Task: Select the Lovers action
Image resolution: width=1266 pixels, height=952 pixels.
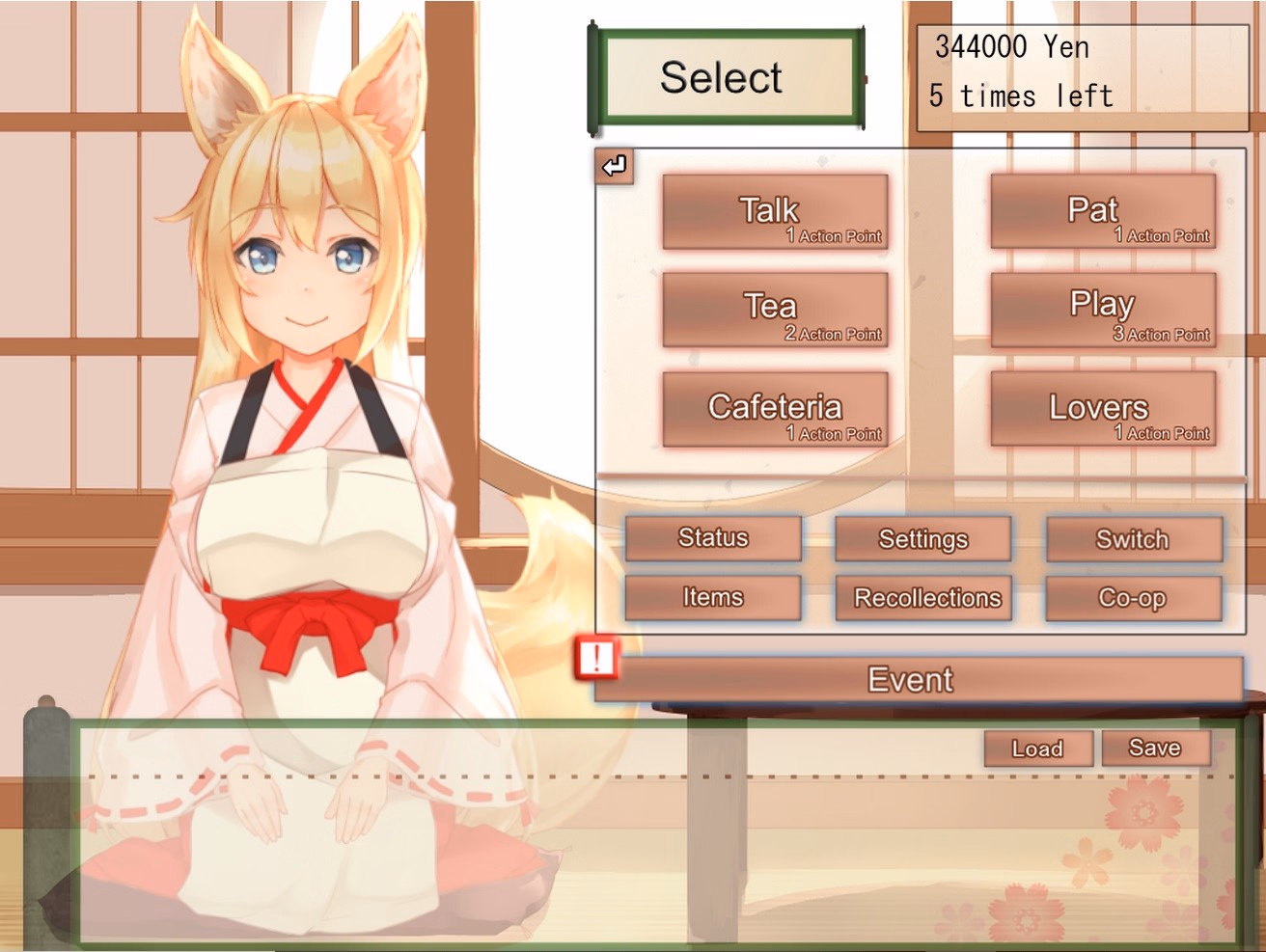Action: pyautogui.click(x=1104, y=411)
